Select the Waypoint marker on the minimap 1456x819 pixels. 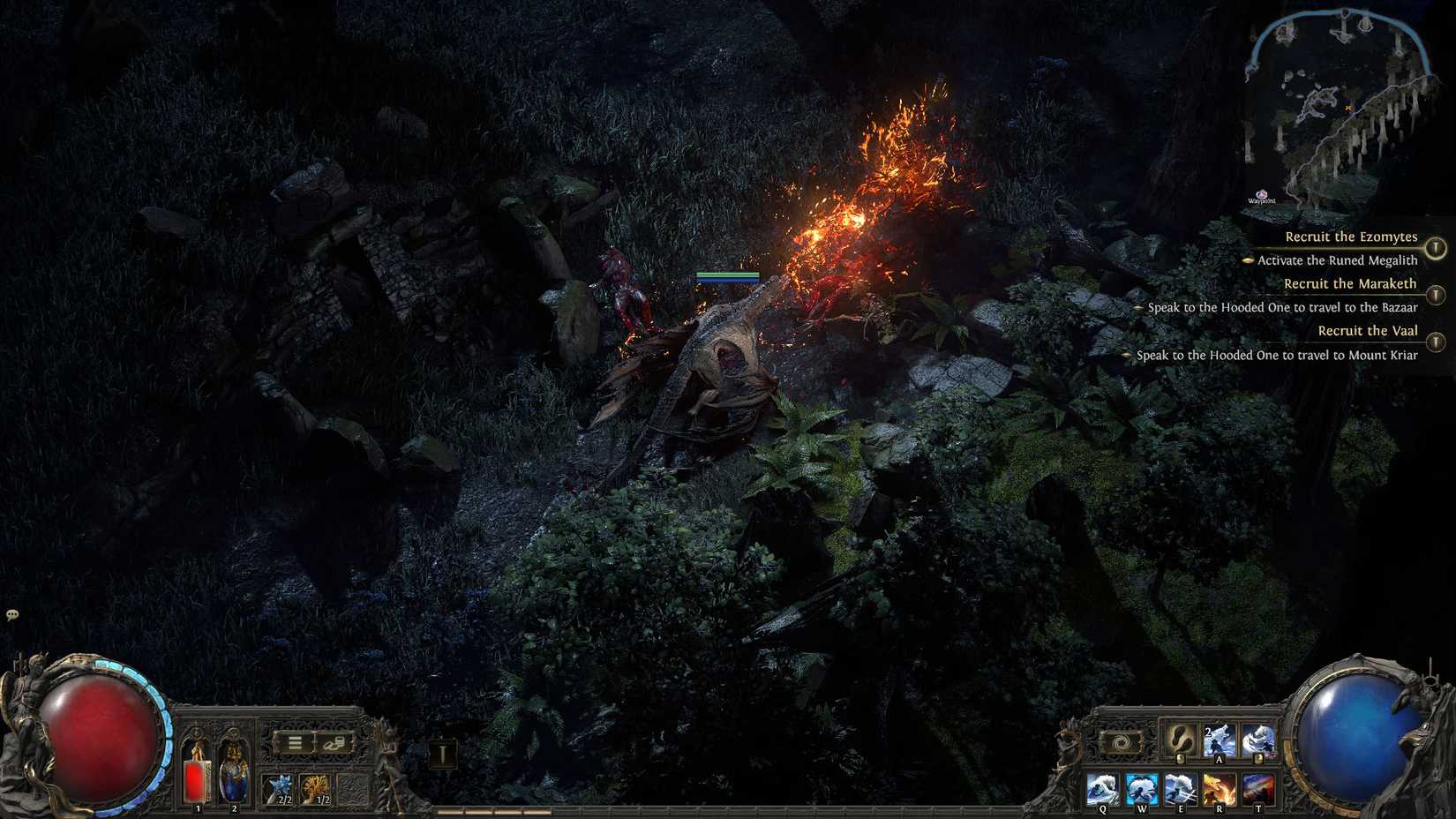(x=1262, y=195)
